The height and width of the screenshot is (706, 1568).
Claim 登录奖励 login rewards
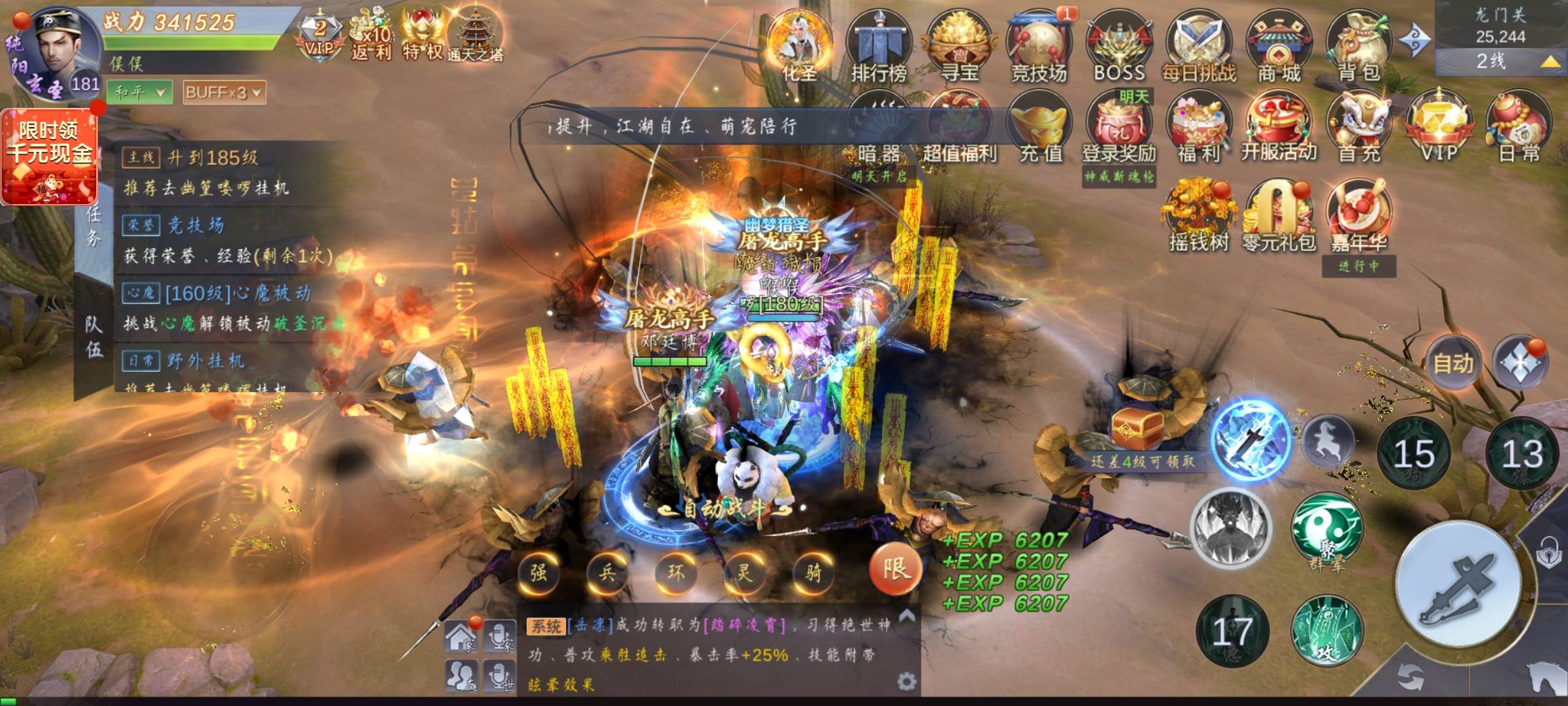click(x=1119, y=127)
